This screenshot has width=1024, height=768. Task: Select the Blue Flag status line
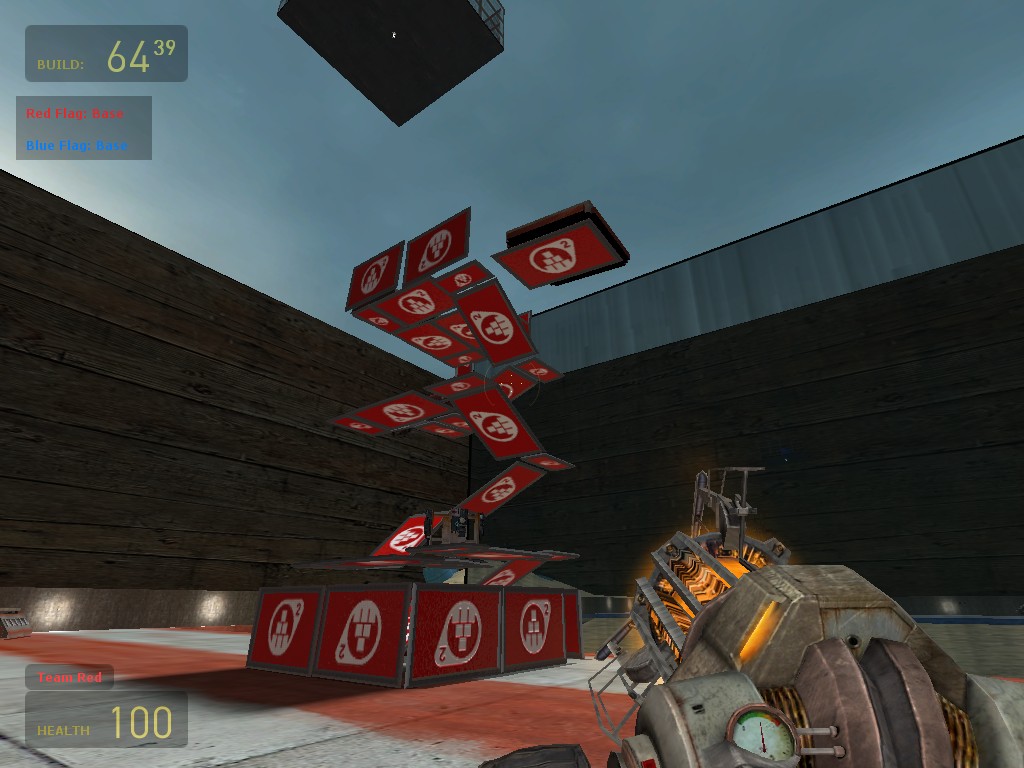click(77, 146)
